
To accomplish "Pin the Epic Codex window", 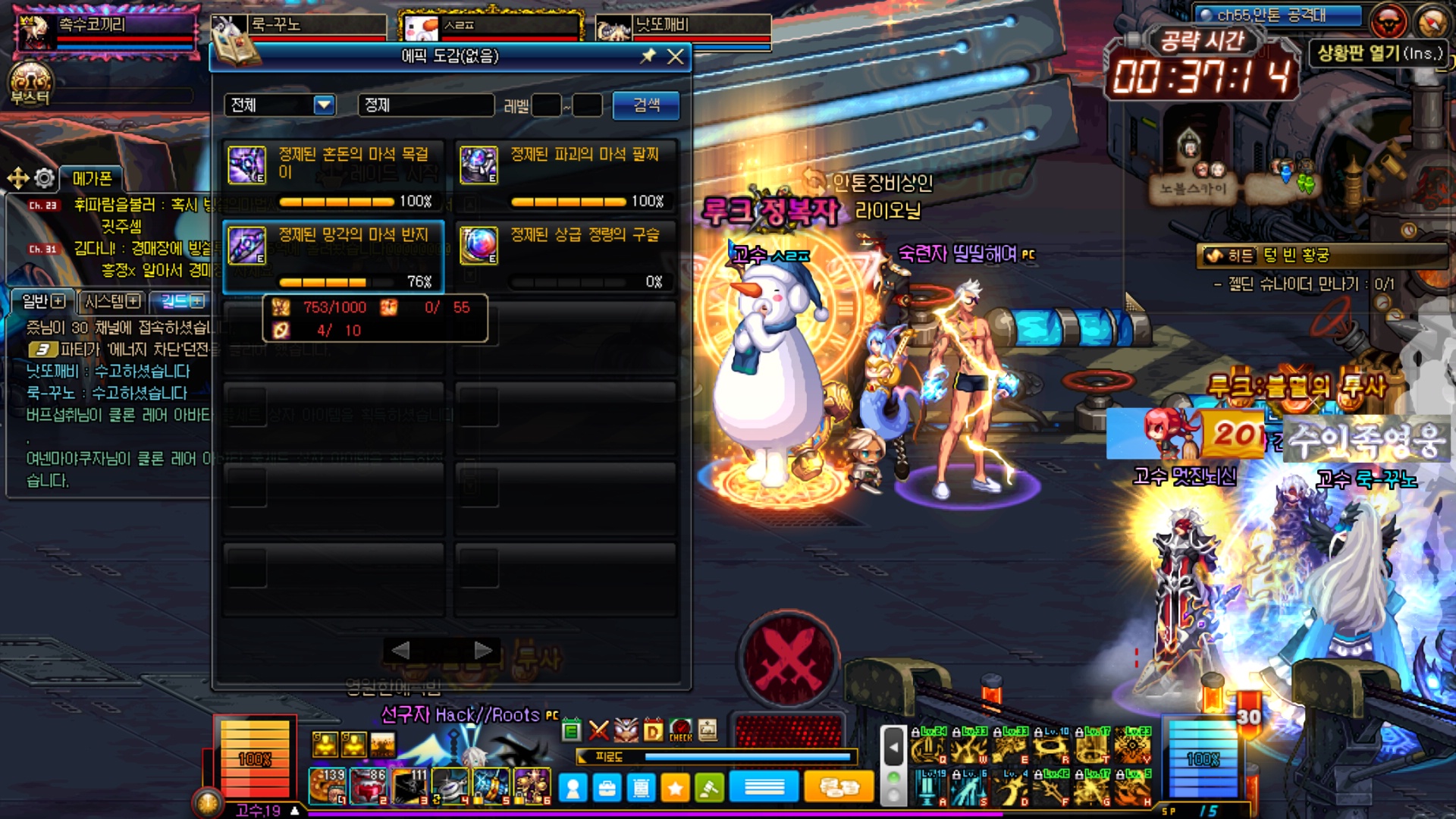I will tap(648, 56).
